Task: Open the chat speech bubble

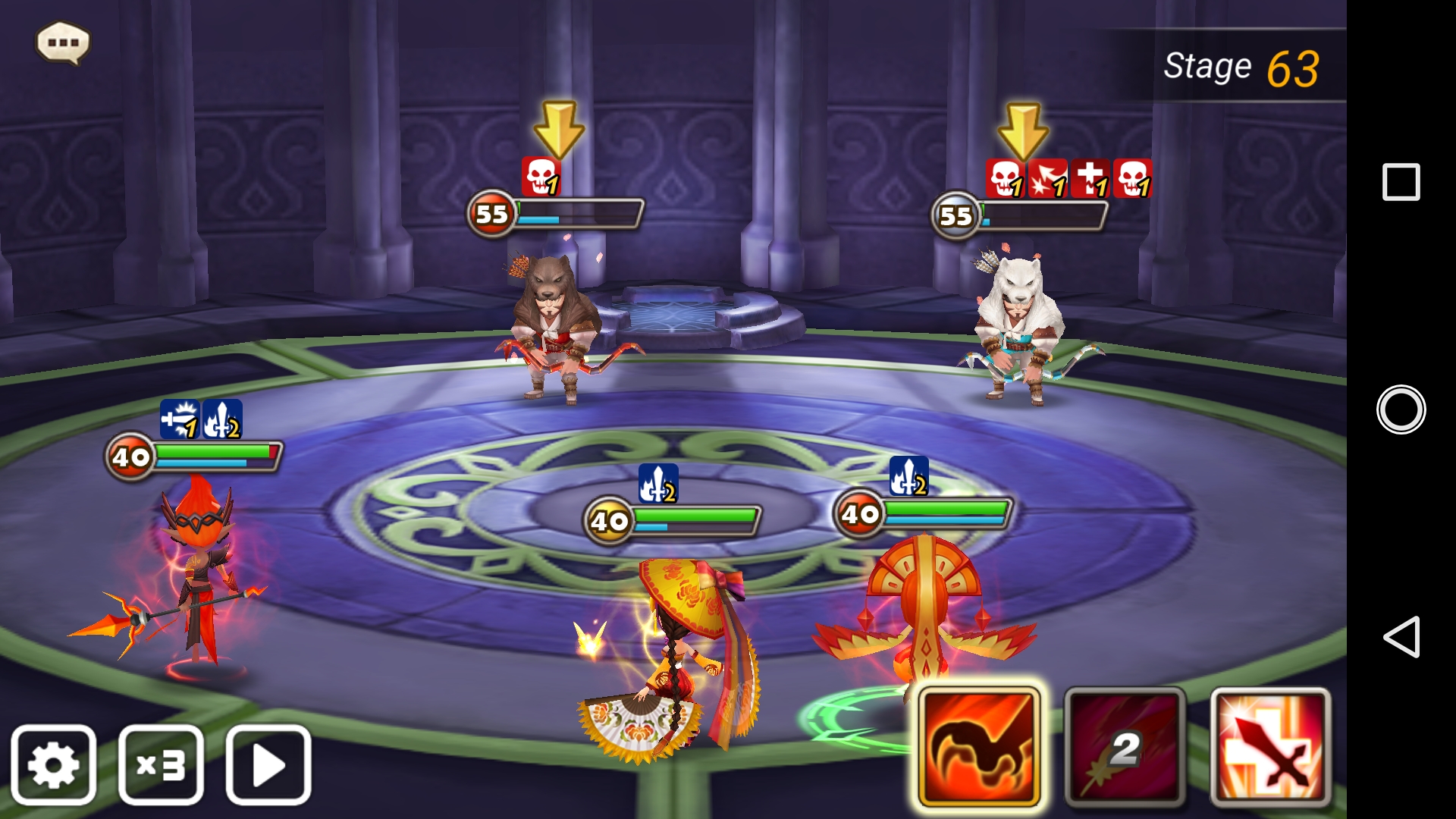Action: (x=63, y=42)
